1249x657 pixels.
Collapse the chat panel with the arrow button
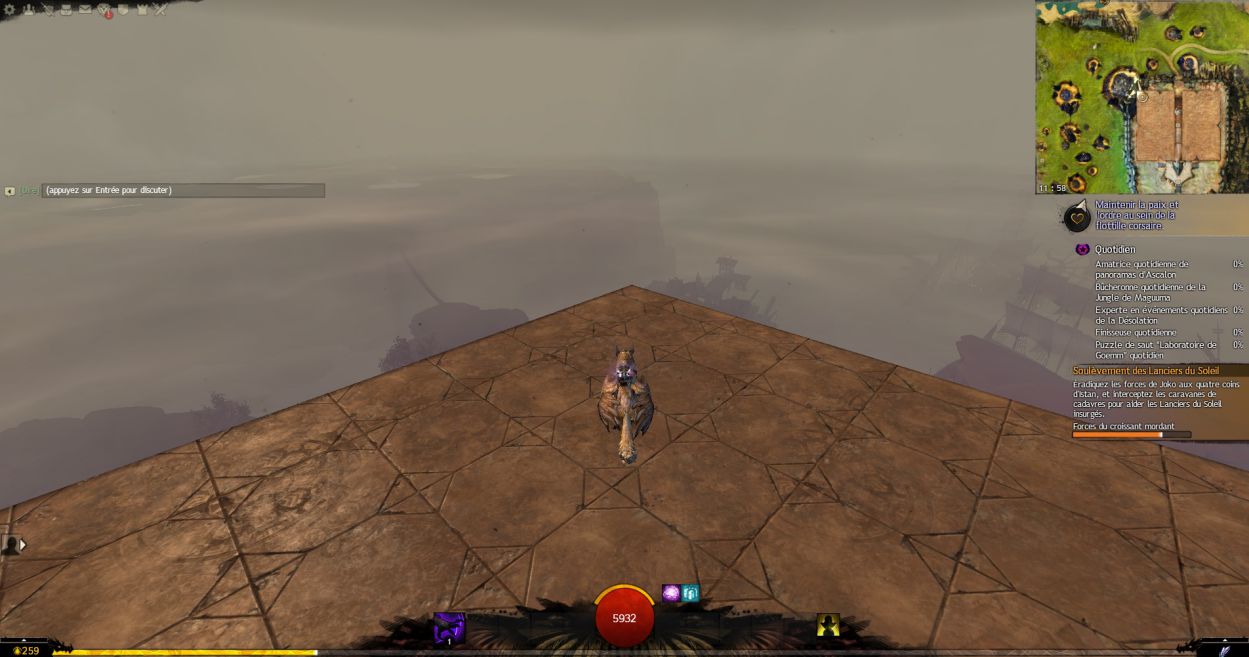tap(10, 191)
